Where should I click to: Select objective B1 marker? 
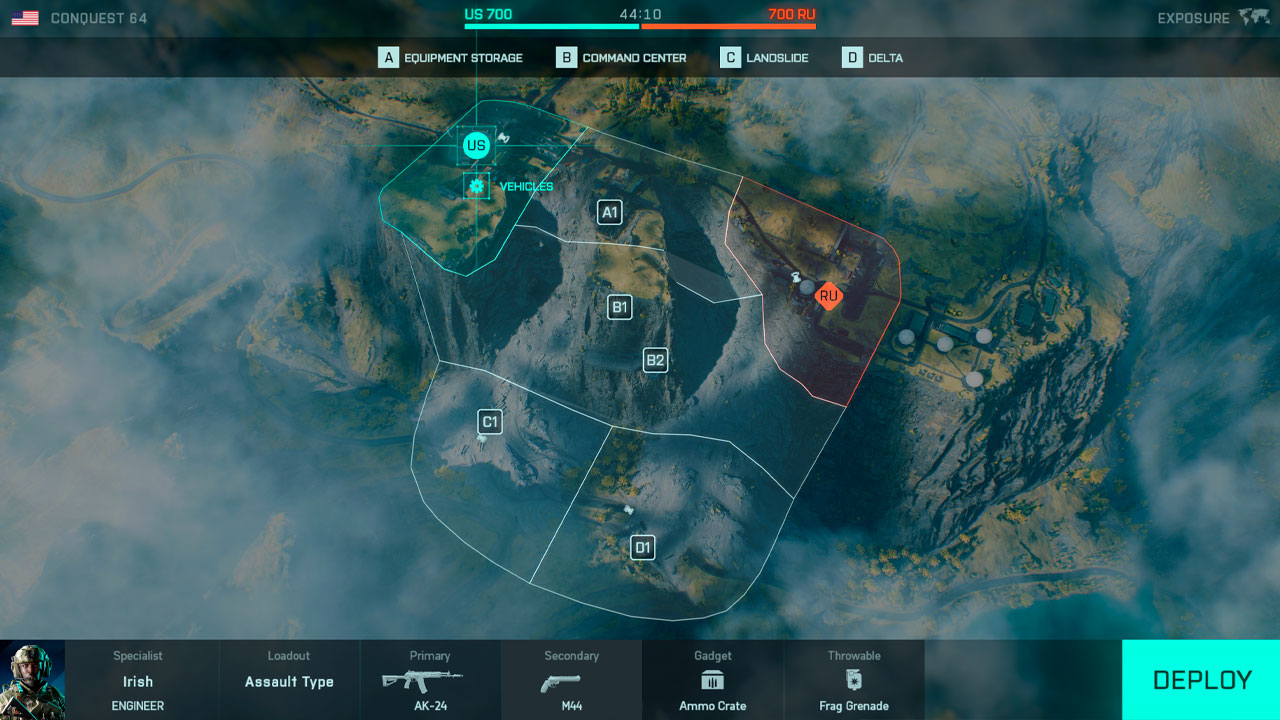(620, 307)
